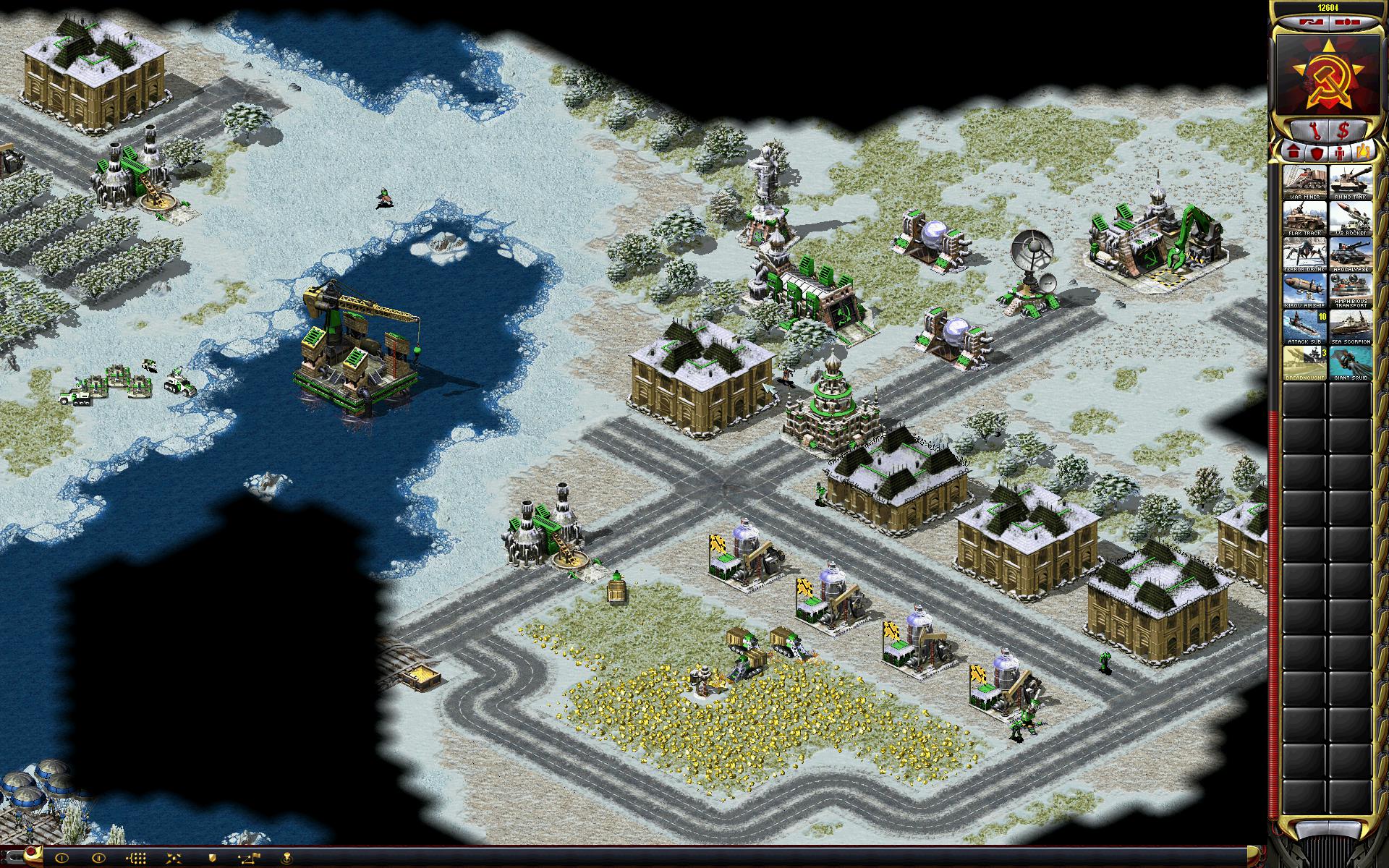The image size is (1389, 868).
Task: Produce a Terror Drone
Action: point(1304,255)
